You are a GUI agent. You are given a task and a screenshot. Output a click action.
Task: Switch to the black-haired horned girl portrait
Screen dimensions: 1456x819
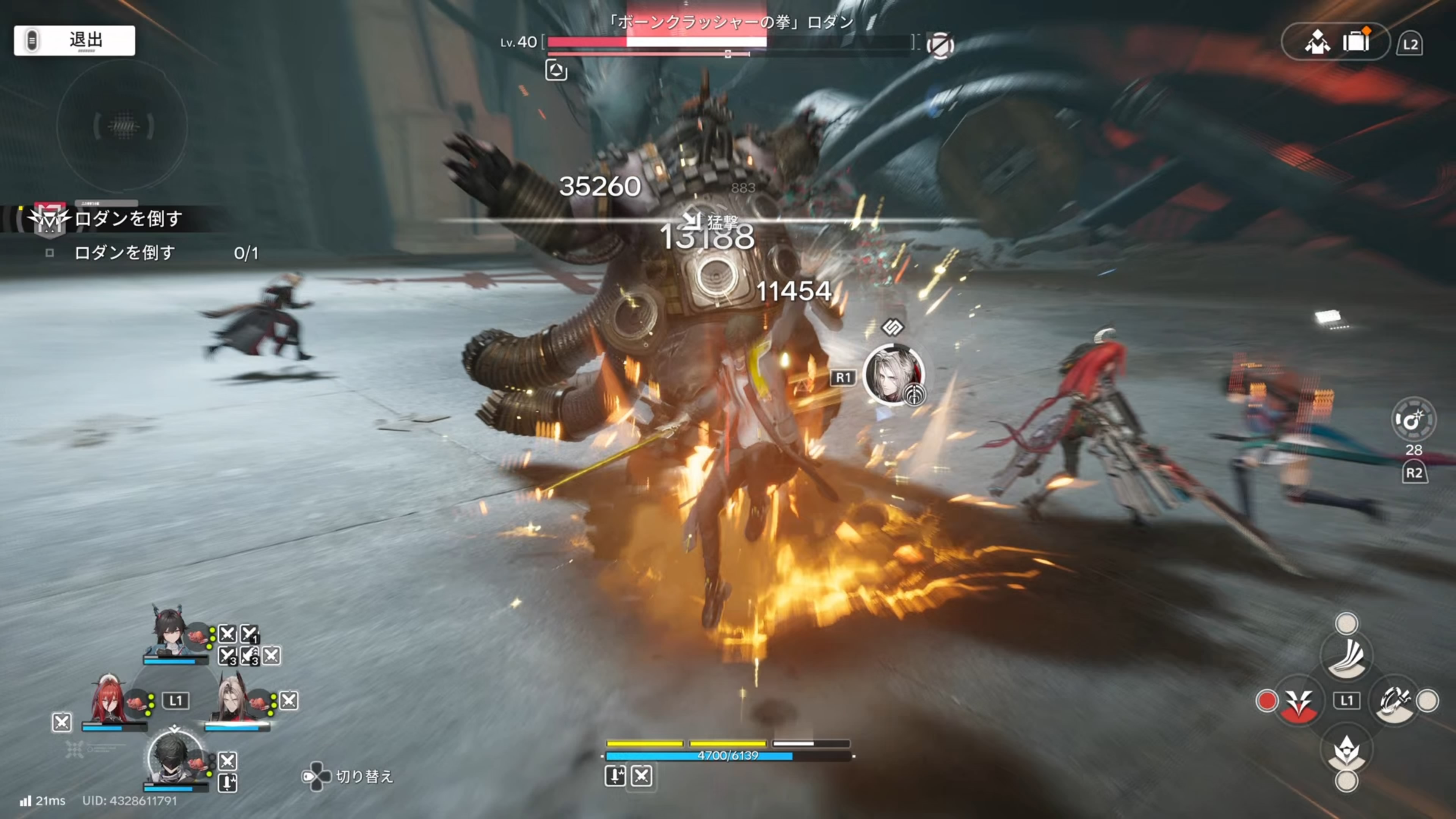coord(168,632)
